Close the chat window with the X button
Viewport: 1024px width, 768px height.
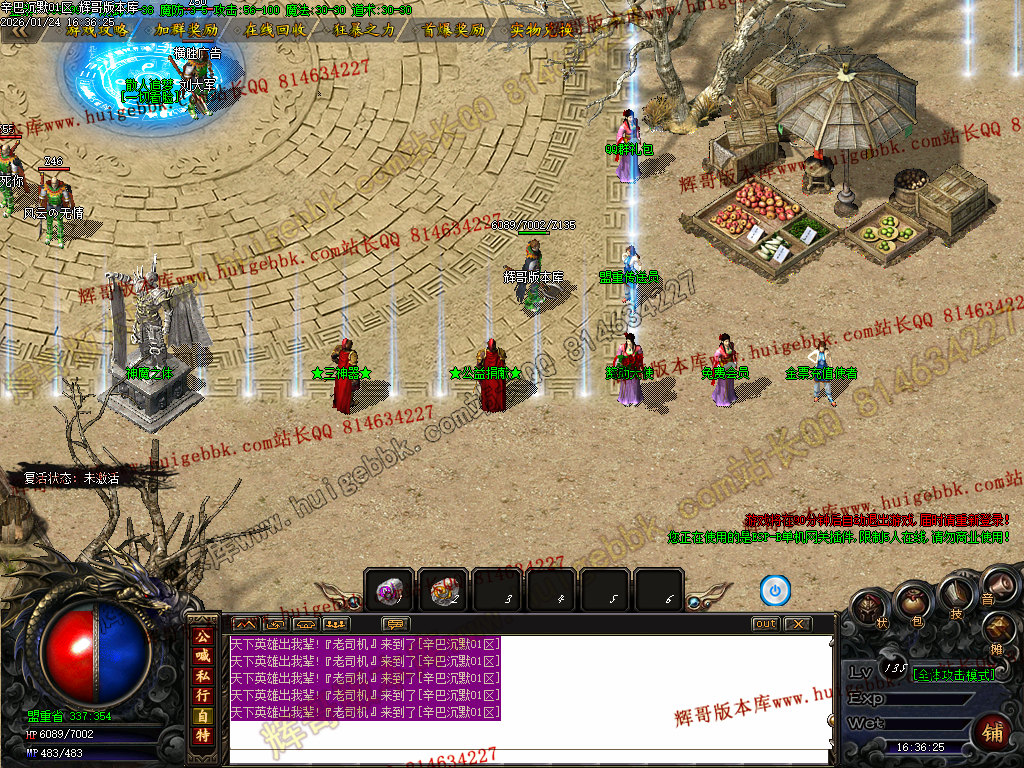pos(797,624)
